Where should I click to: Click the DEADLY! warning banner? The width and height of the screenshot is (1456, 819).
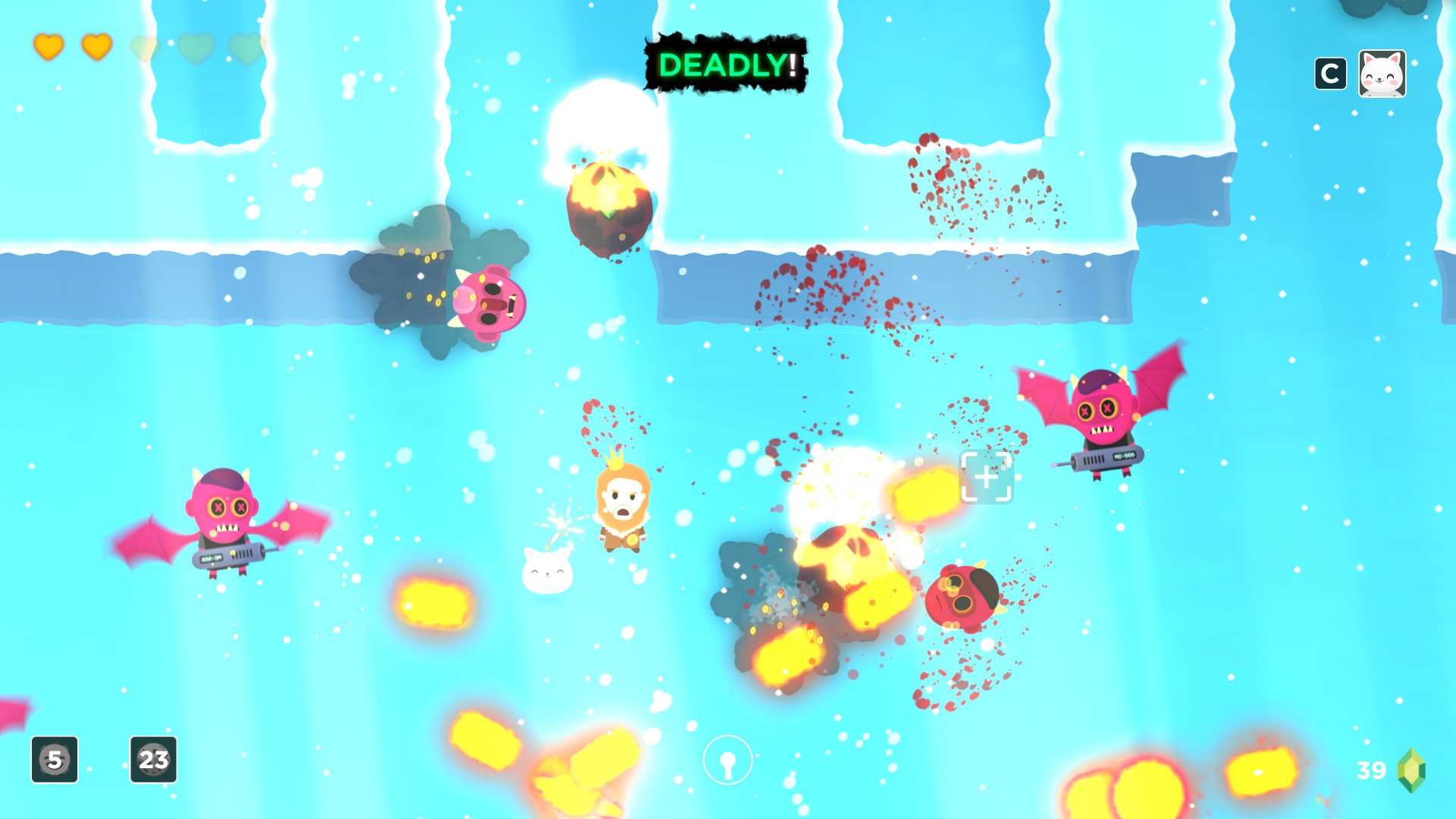(725, 67)
